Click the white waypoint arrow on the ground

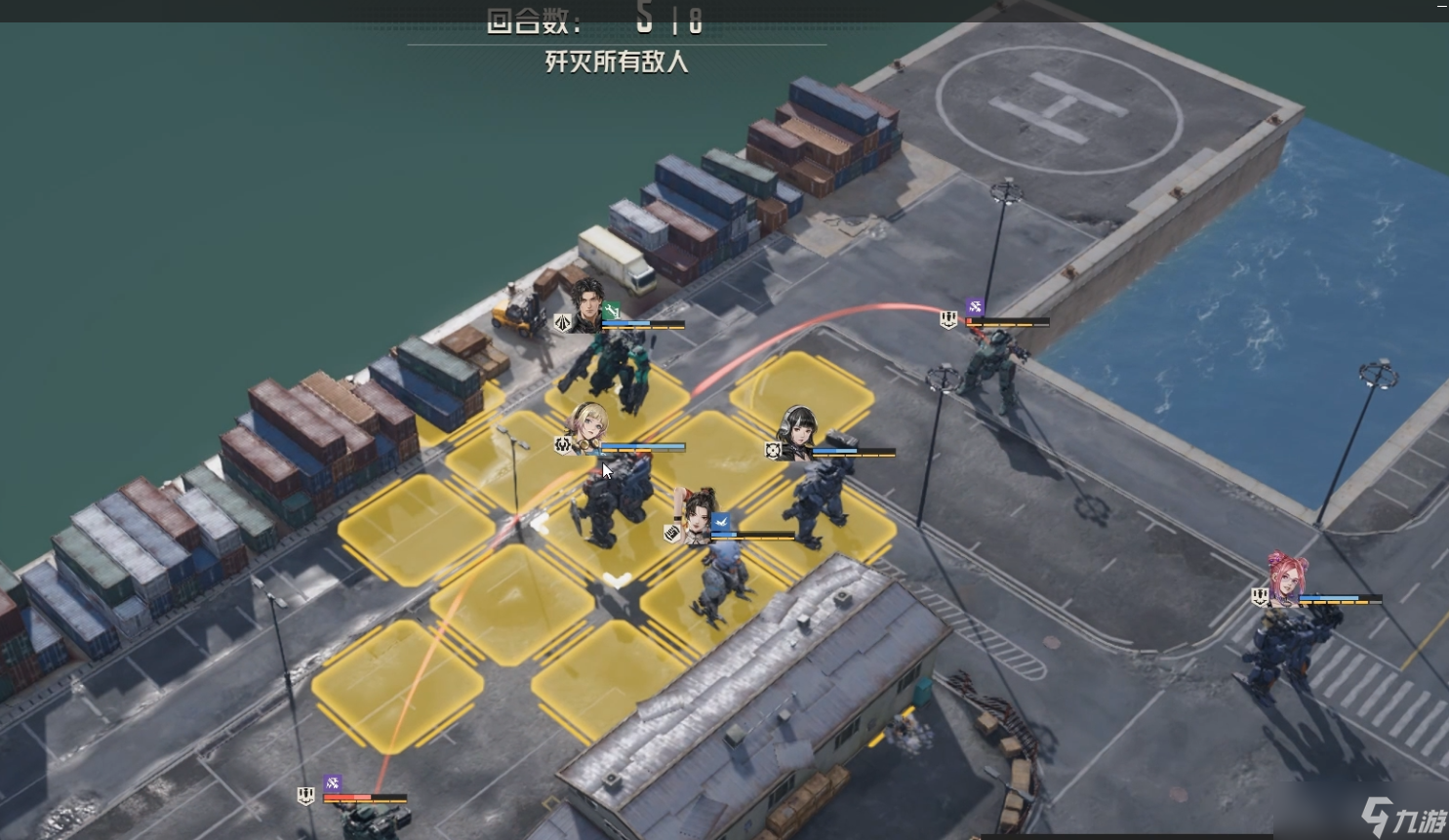pos(617,580)
